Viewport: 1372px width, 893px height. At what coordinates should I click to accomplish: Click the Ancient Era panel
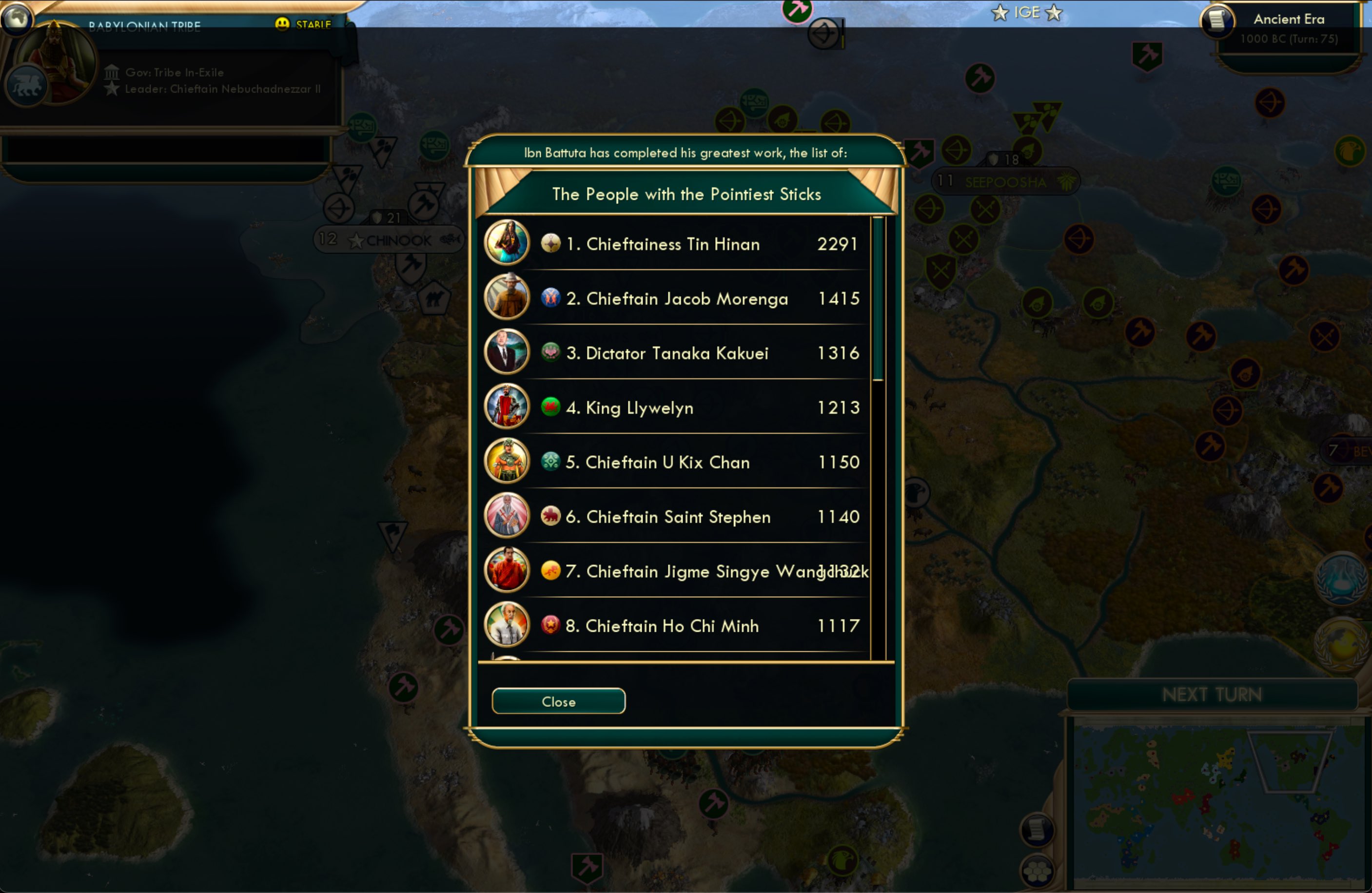pos(1290,19)
